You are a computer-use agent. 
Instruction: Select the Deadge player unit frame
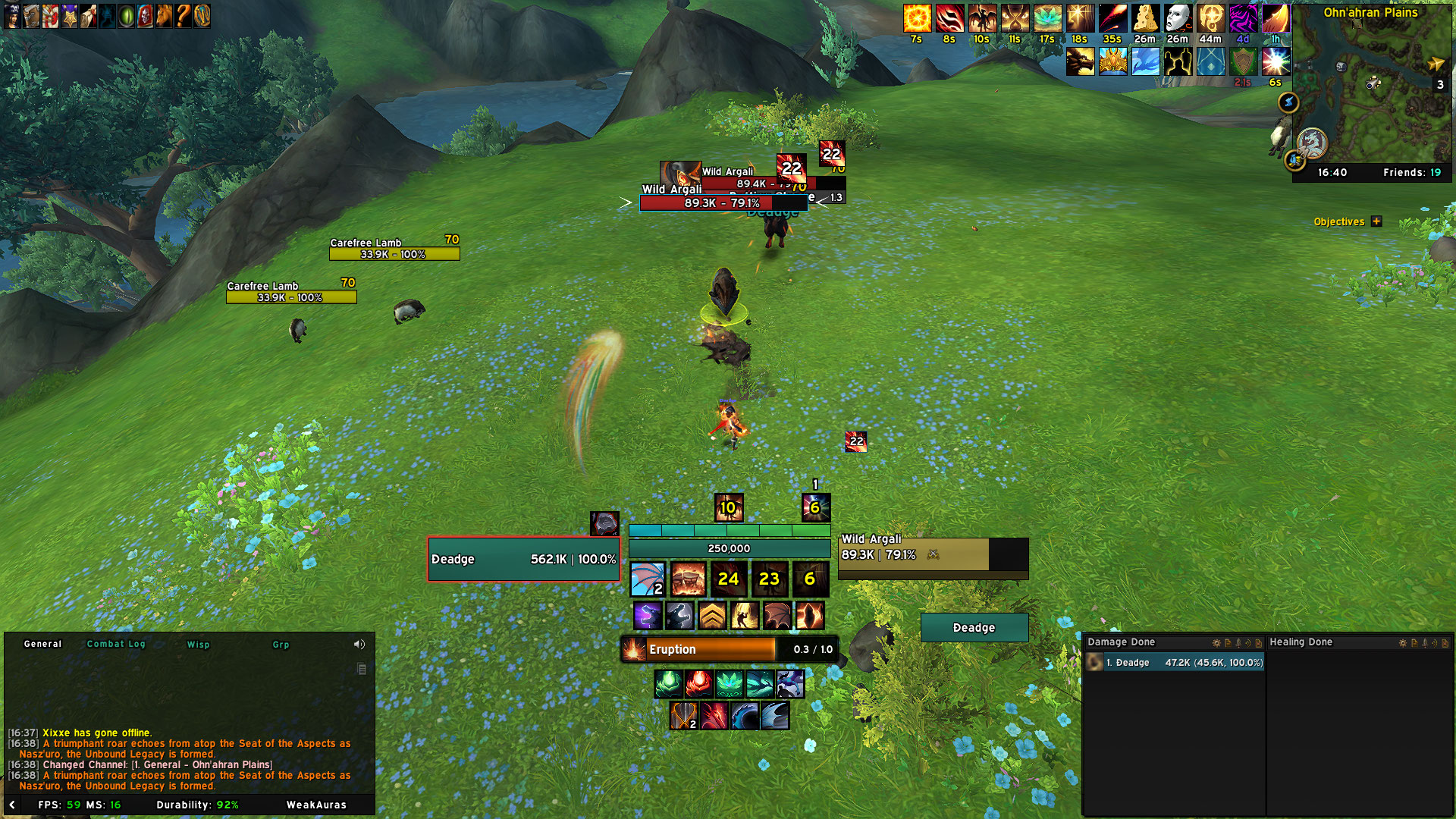point(523,559)
